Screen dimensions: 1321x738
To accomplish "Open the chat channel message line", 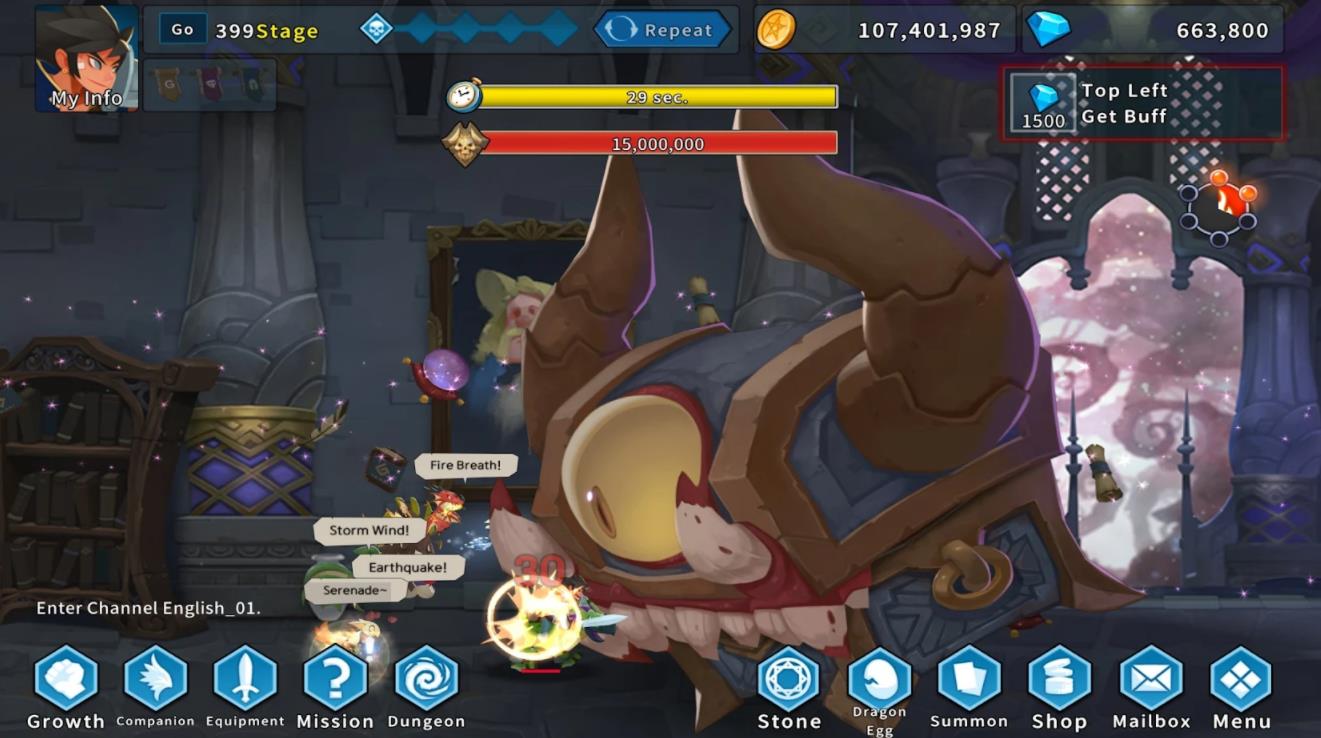I will [x=149, y=608].
